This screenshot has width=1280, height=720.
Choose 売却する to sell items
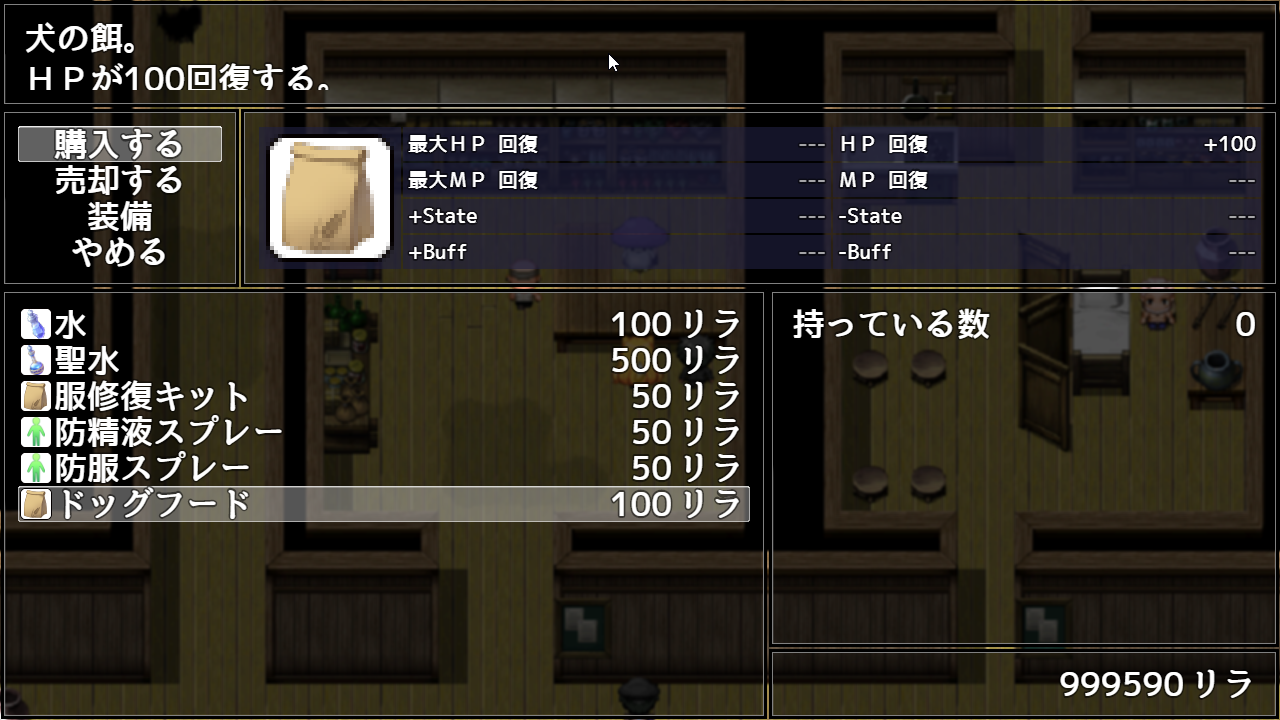[120, 180]
